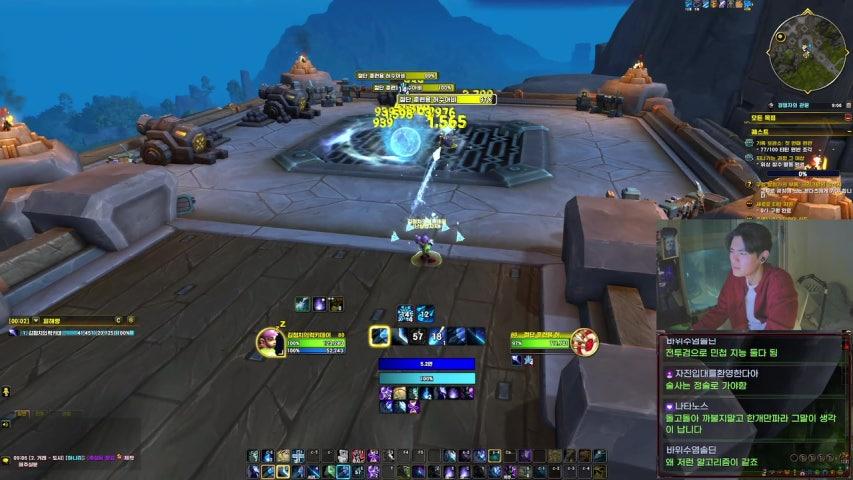Open the damage meter gear settings

(131, 320)
